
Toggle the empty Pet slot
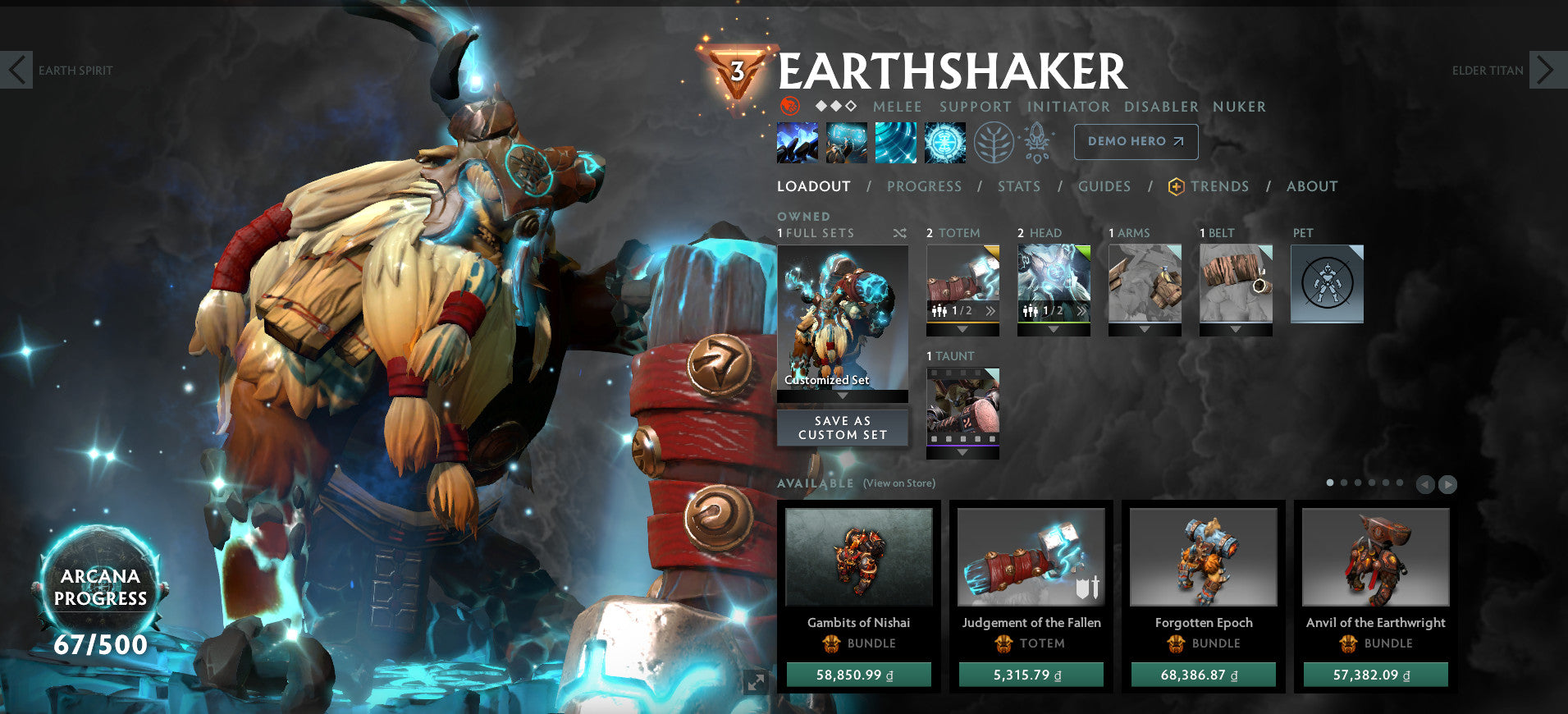coord(1327,283)
